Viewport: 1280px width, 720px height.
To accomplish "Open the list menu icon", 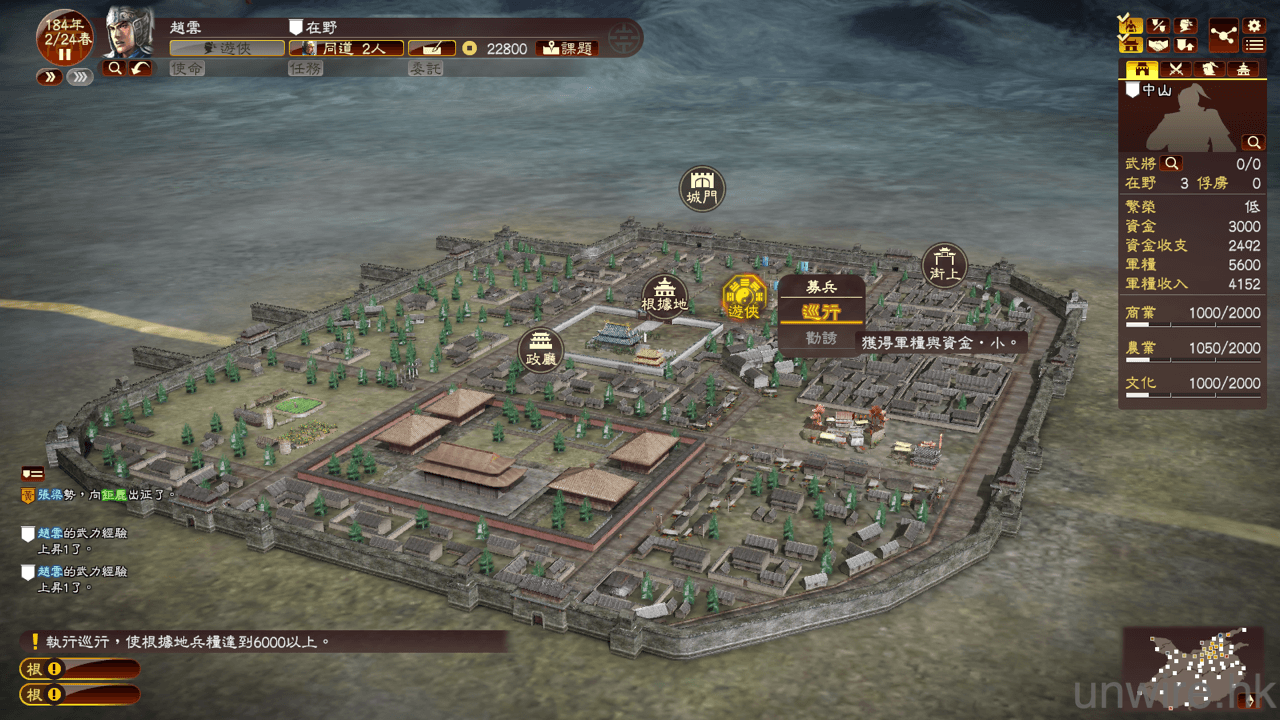I will tap(1253, 45).
